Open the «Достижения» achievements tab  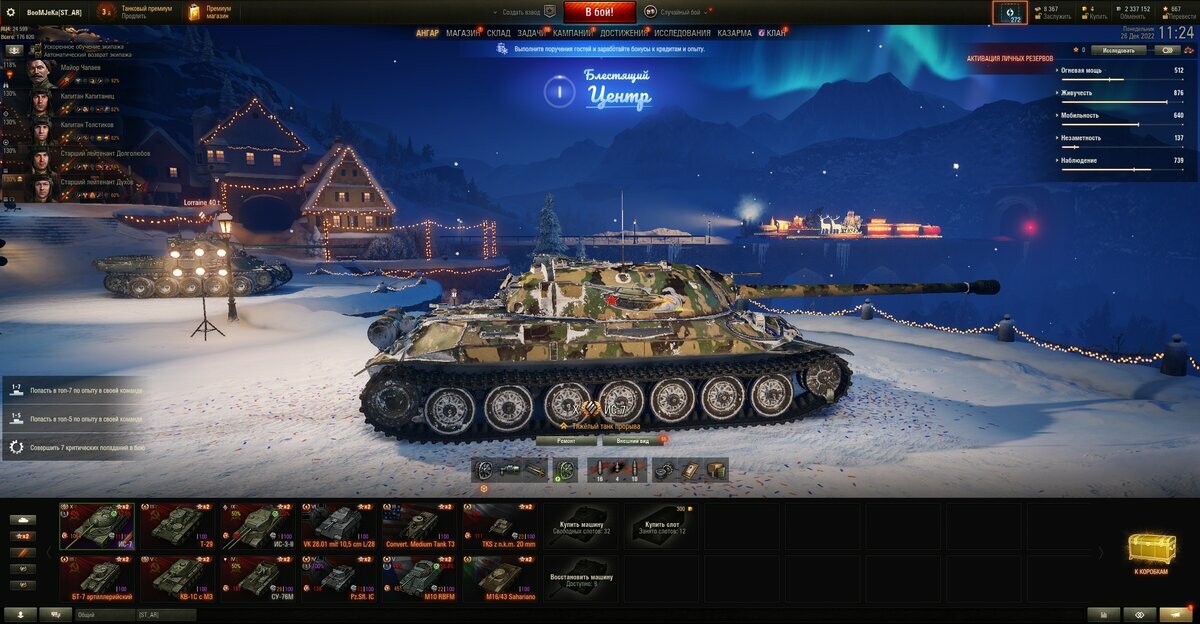(x=623, y=33)
